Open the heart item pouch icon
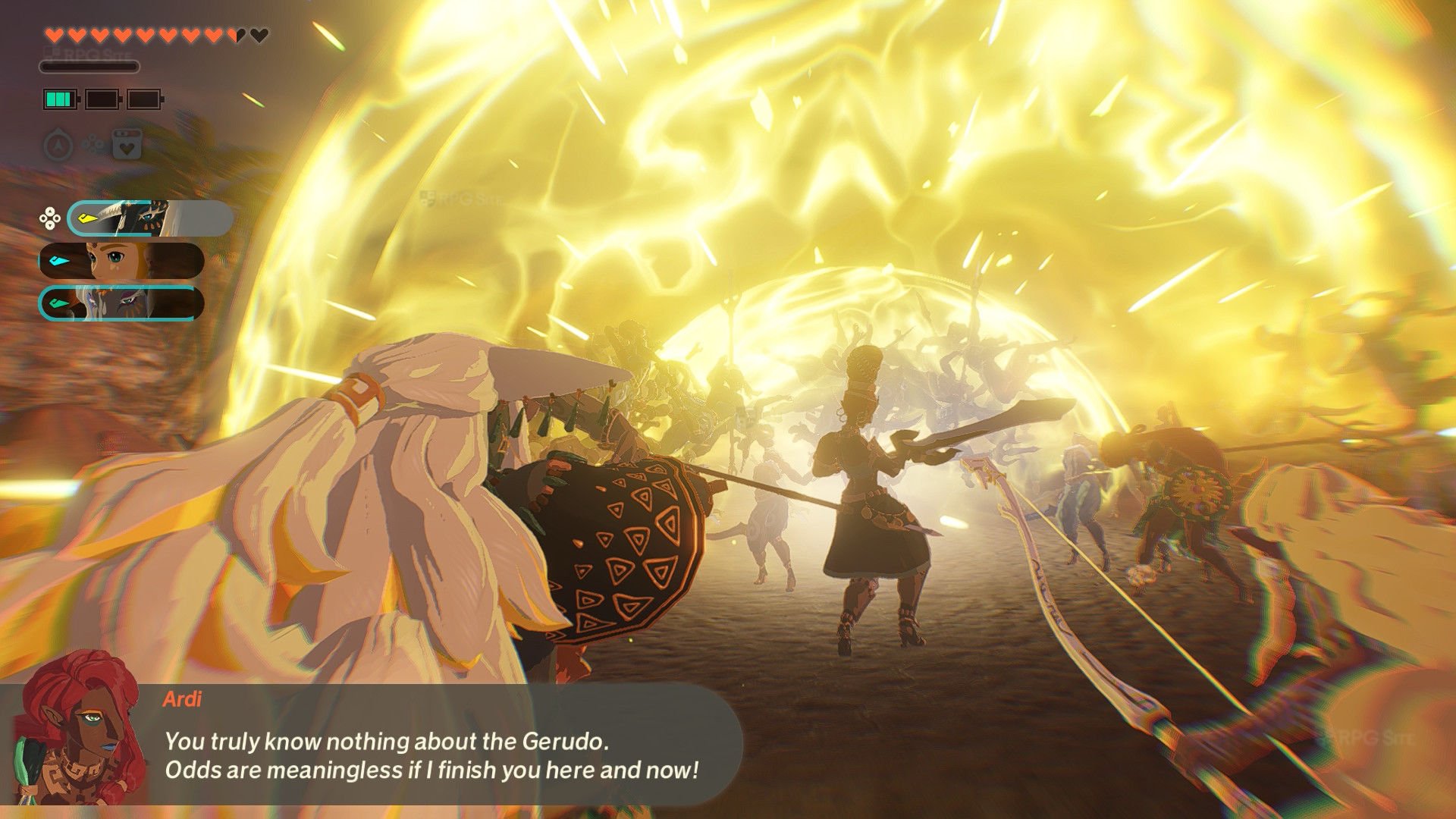The width and height of the screenshot is (1456, 819). click(127, 144)
